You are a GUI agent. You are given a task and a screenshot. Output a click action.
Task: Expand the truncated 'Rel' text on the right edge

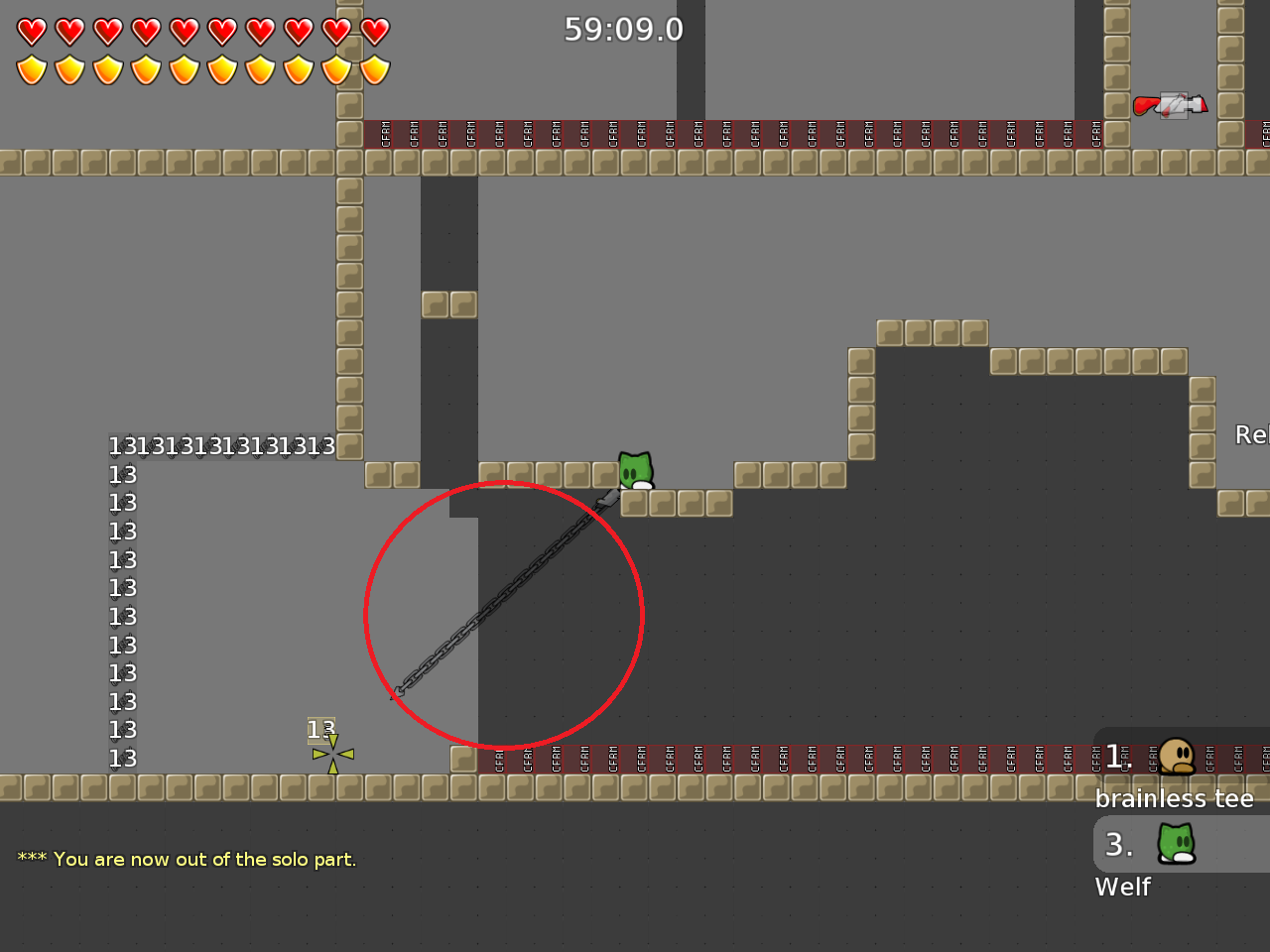tap(1251, 434)
